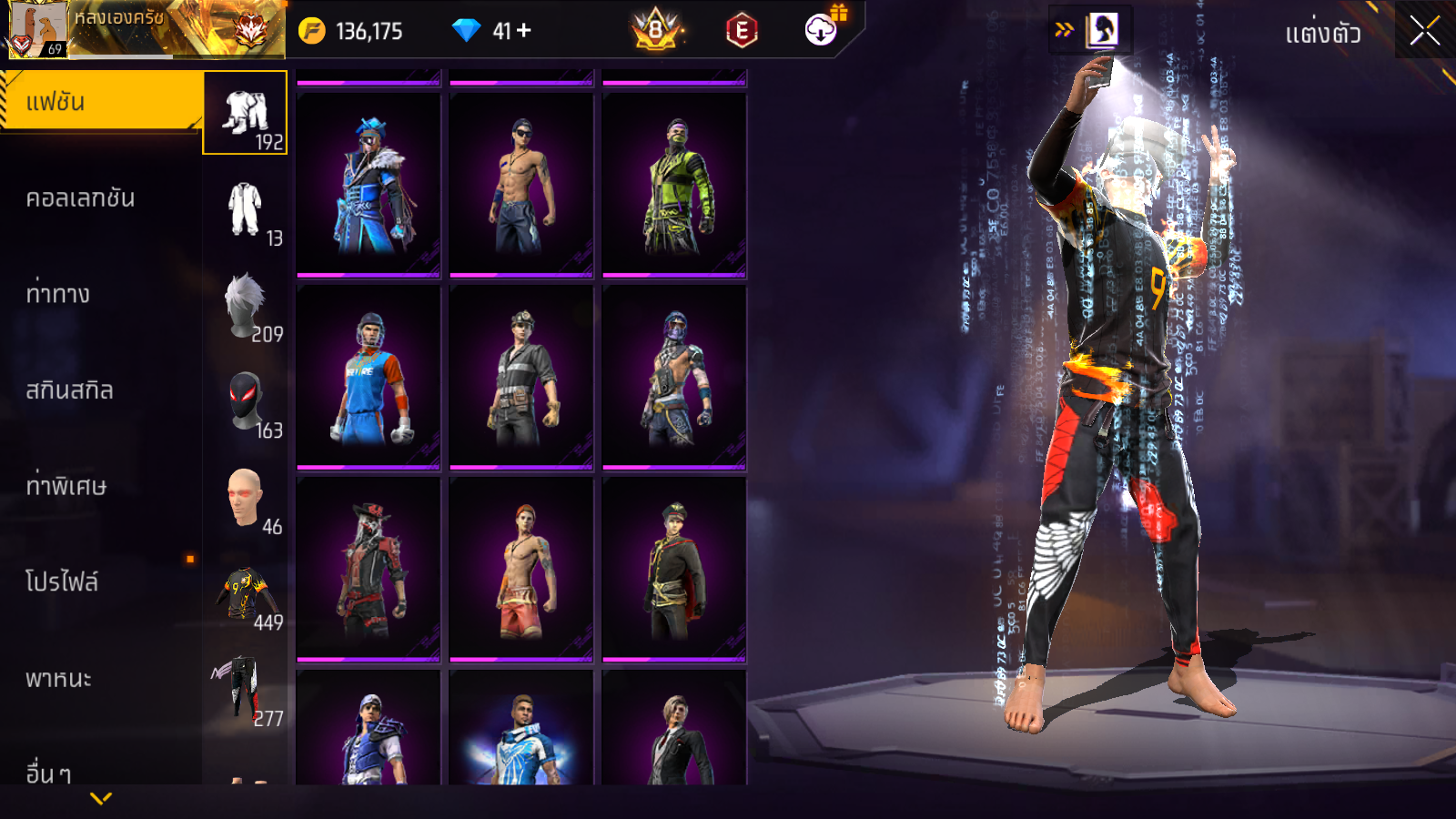Add diamonds with the plus button

coord(524,31)
